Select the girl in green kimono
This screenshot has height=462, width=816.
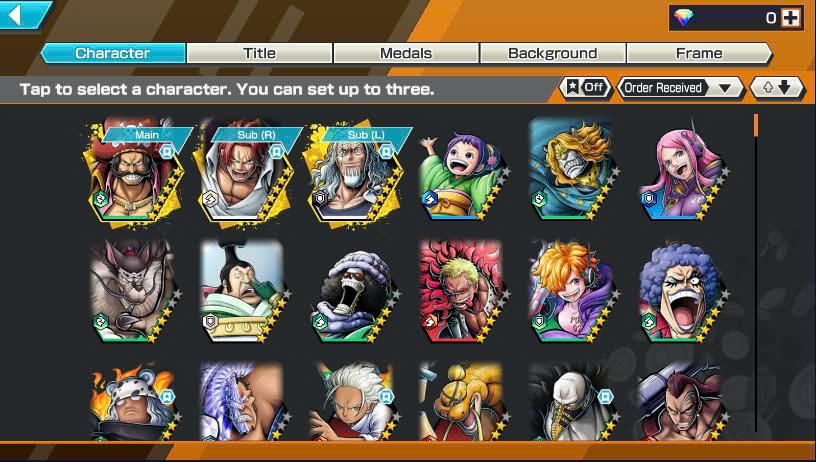[462, 174]
